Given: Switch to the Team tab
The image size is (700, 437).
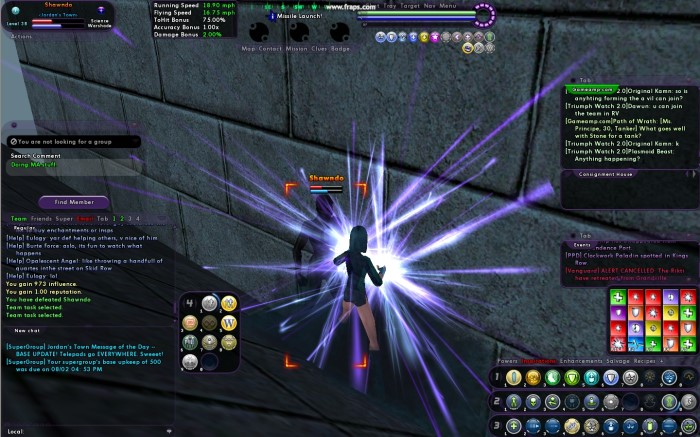Looking at the screenshot, I should (19, 218).
